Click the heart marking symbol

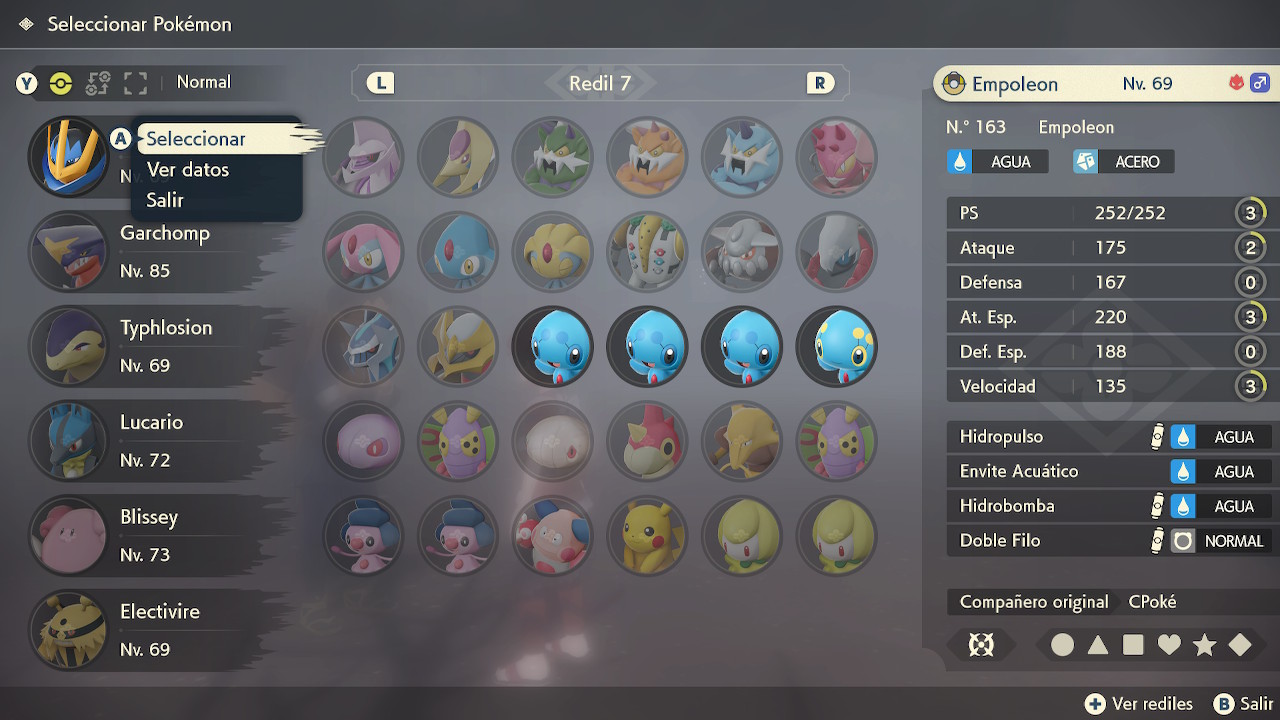point(1169,645)
